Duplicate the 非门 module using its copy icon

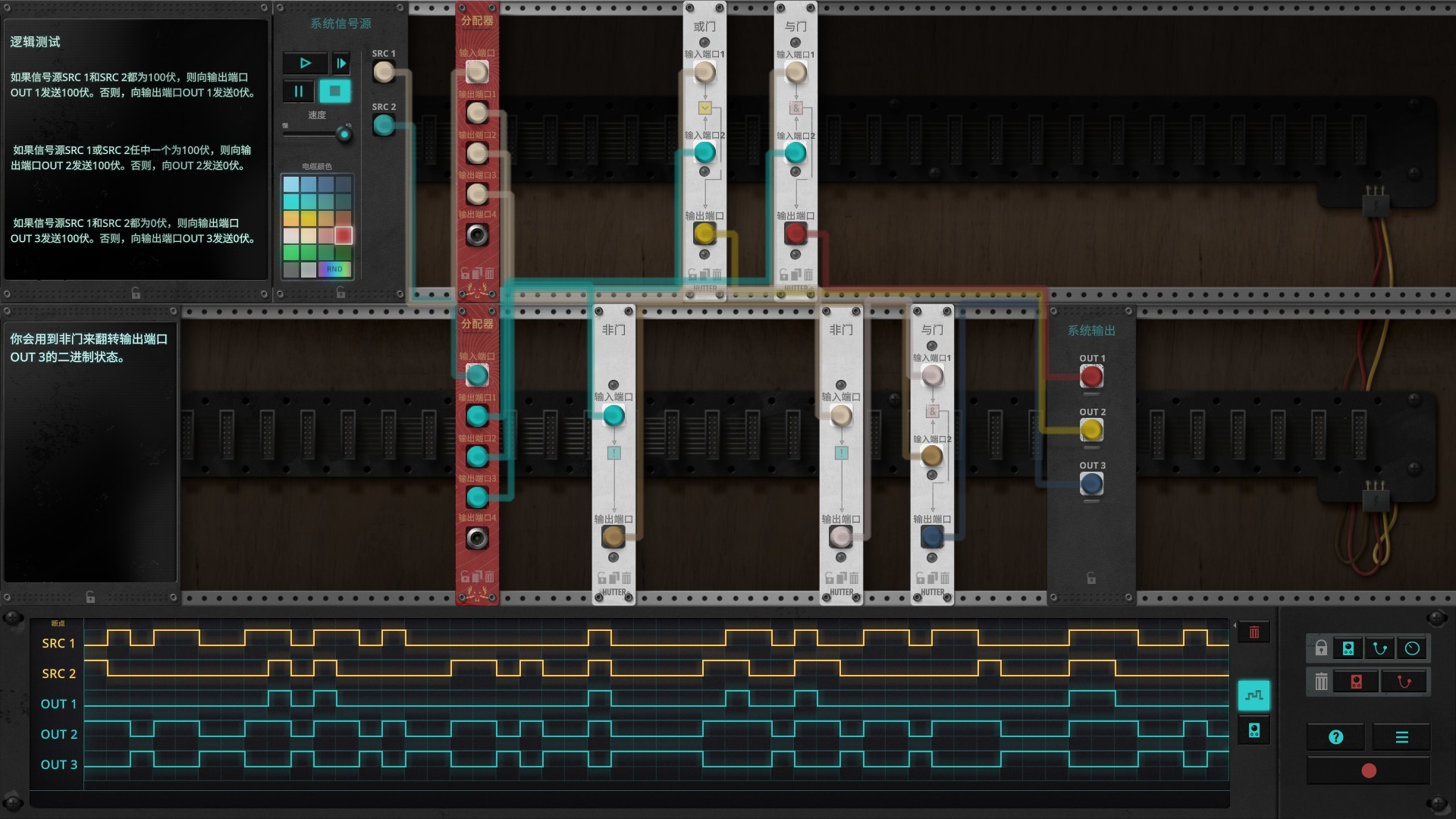[613, 576]
